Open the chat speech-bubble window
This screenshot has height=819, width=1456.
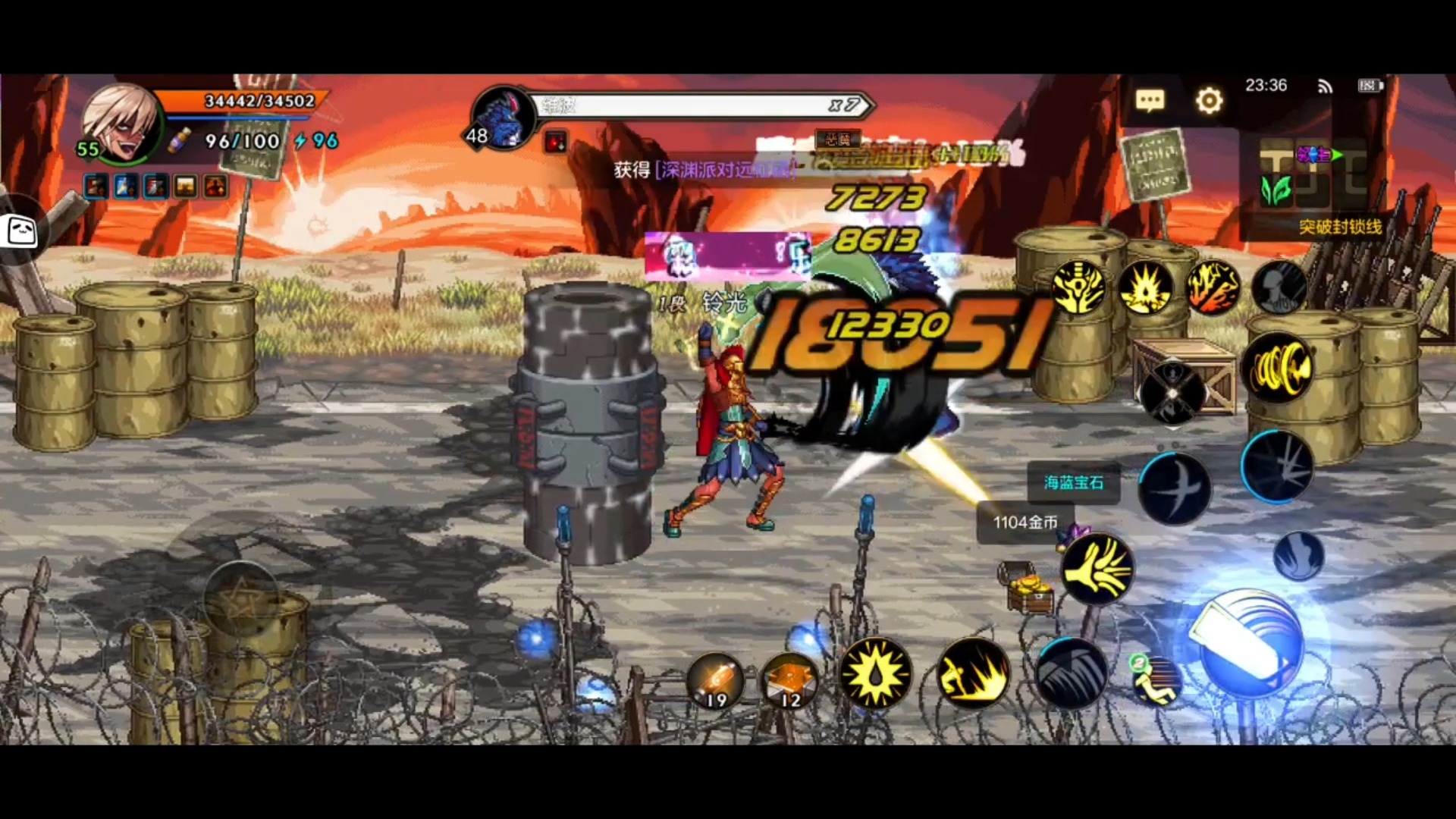(1150, 100)
